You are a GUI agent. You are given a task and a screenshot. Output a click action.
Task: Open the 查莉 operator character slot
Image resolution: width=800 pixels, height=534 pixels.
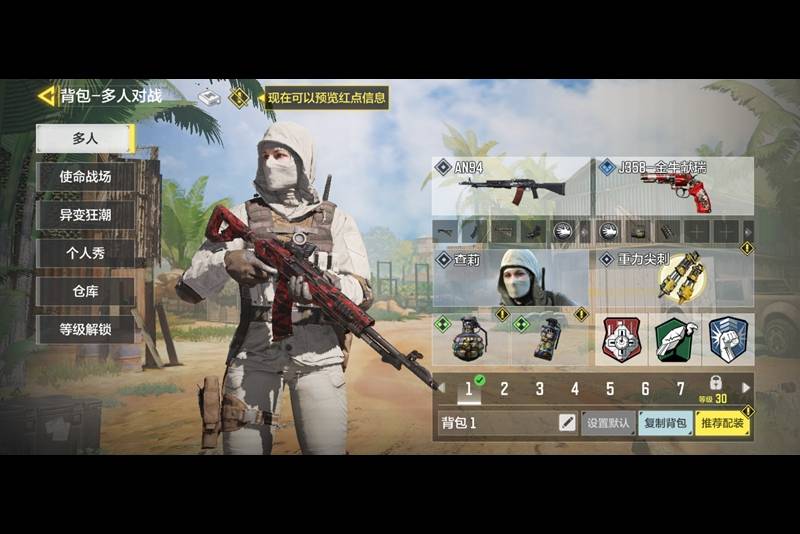[511, 278]
